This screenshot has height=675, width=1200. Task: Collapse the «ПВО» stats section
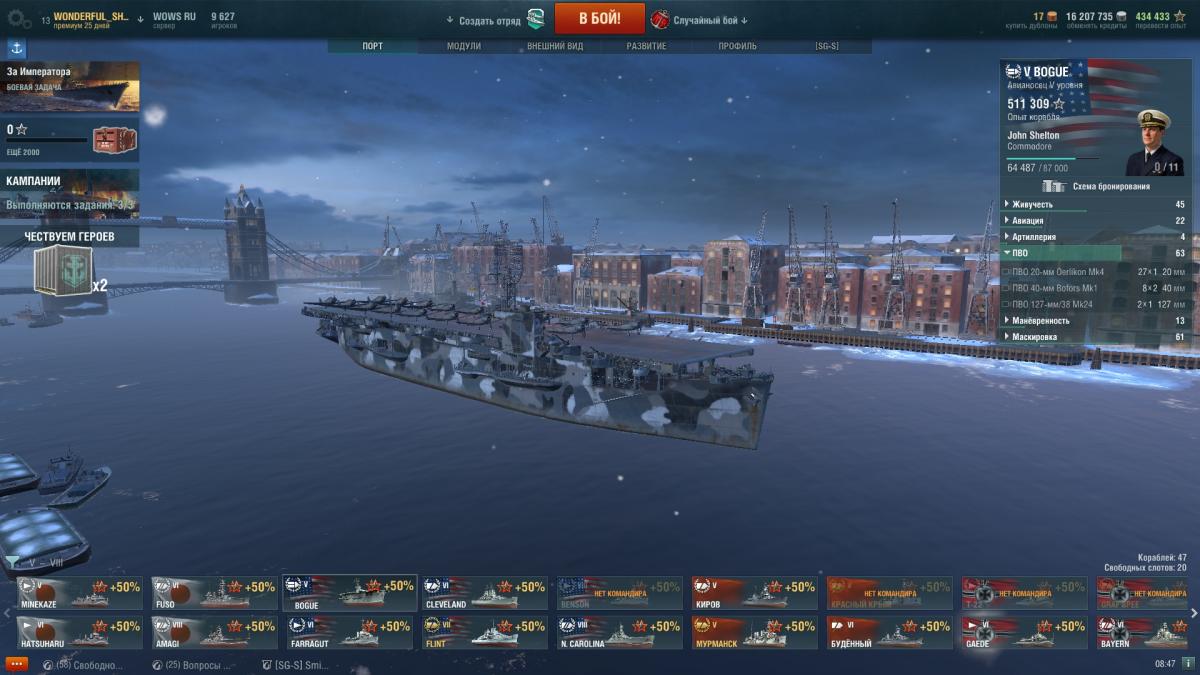[1020, 253]
